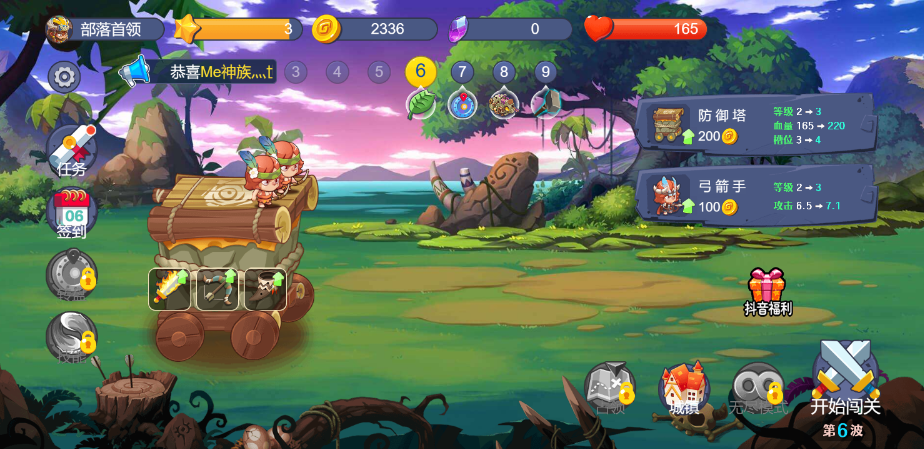Select the bow and arrow upgrade slot
The image size is (924, 449).
[217, 289]
